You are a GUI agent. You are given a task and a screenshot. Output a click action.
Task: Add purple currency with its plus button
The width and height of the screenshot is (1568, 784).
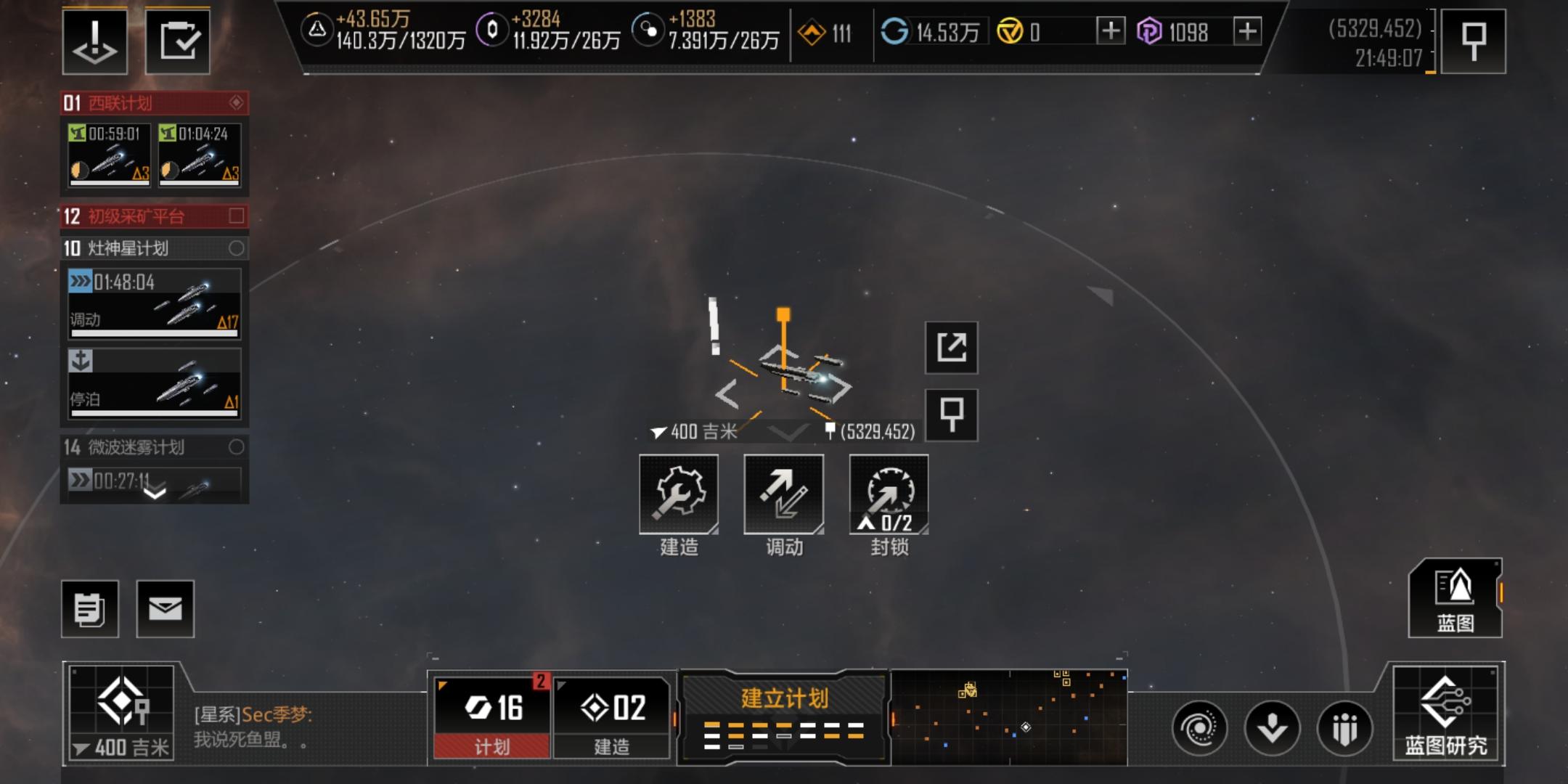tap(1247, 31)
